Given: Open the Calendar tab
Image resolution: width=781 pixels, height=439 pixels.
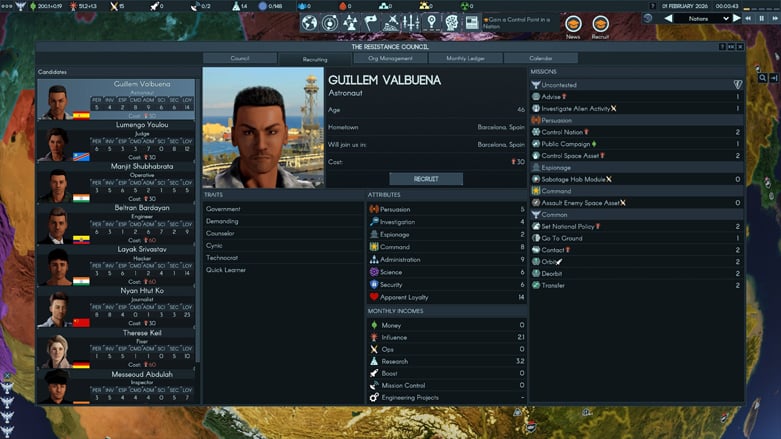Looking at the screenshot, I should coord(540,58).
